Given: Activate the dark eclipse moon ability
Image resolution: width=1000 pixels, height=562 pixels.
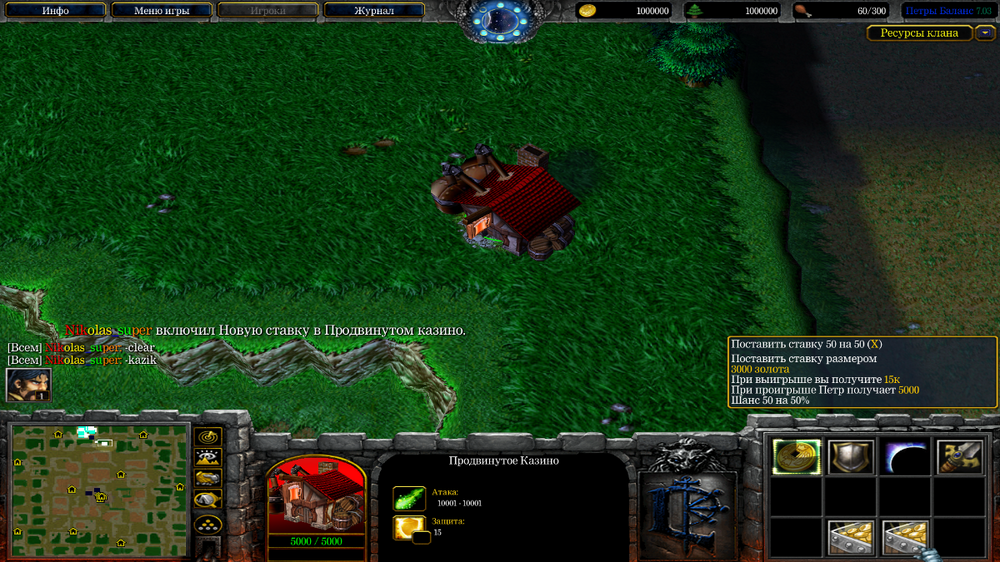Looking at the screenshot, I should coord(905,457).
